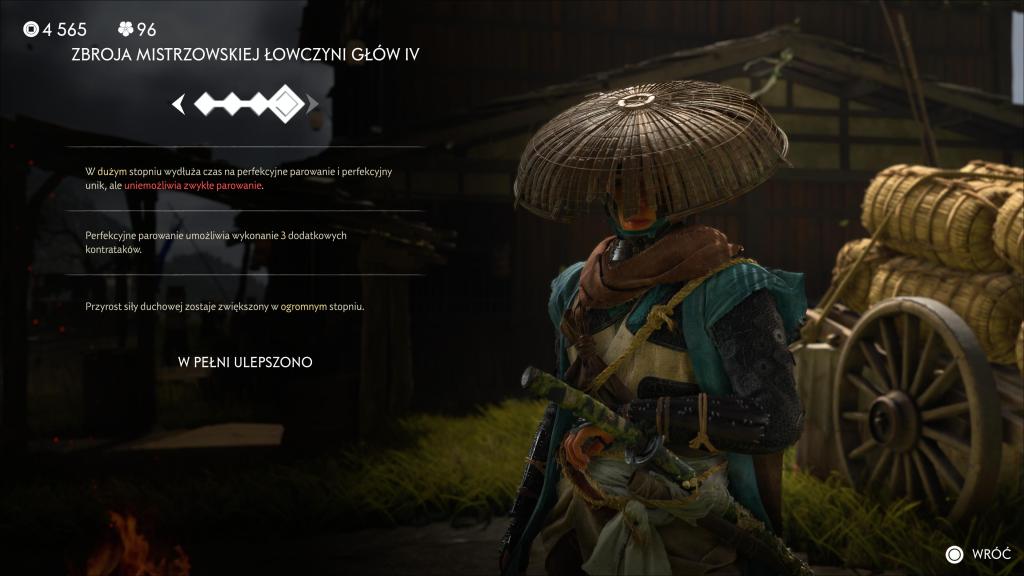Click the left arrow to view the previous armor level
Image resolution: width=1024 pixels, height=576 pixels.
click(179, 103)
